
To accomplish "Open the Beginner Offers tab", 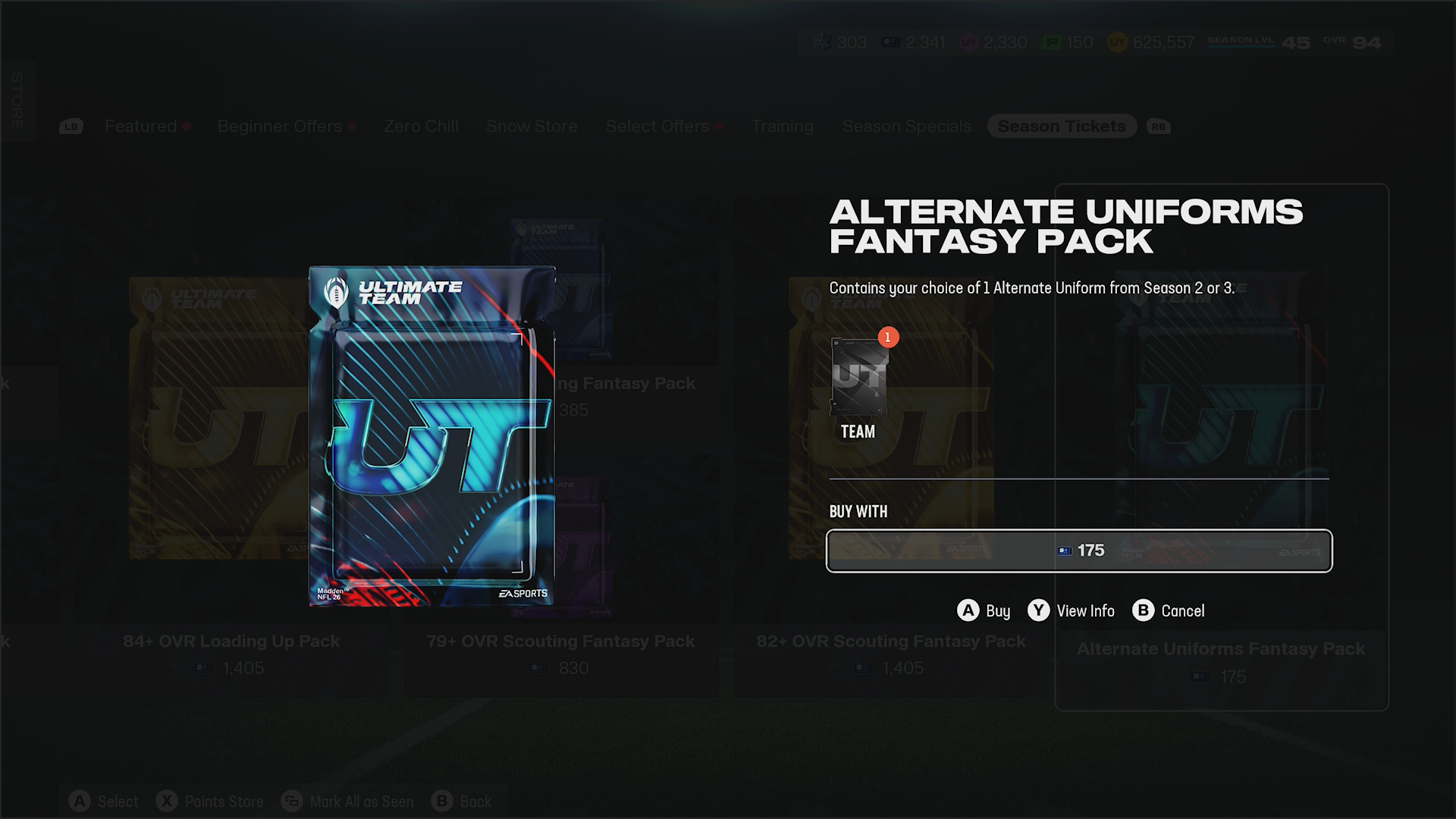I will tap(280, 127).
